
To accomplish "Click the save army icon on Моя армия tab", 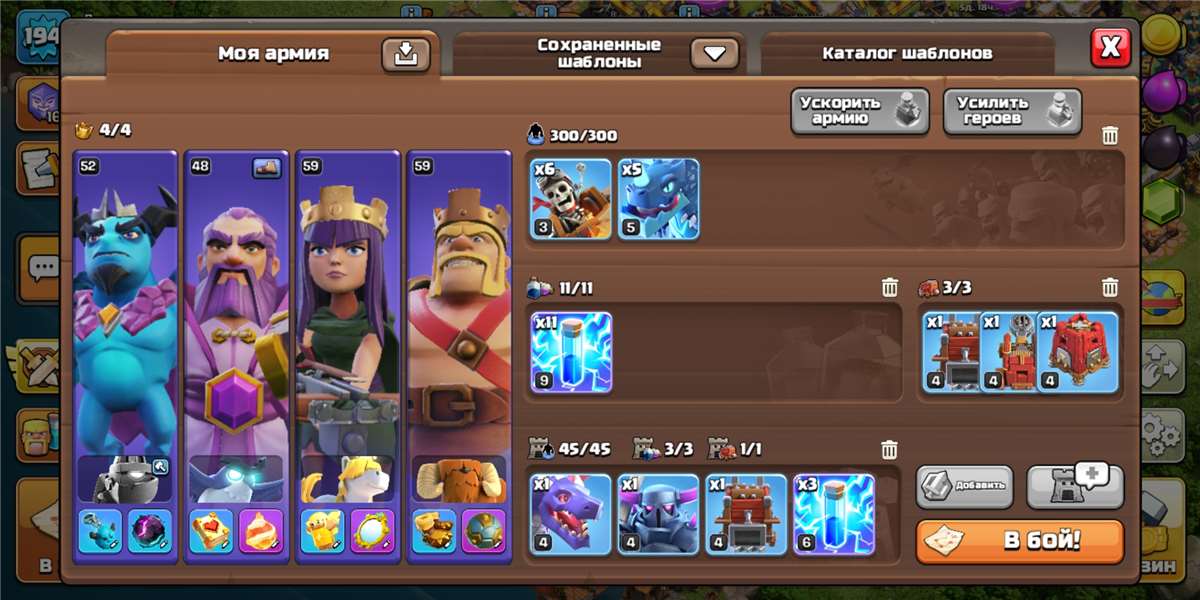I will pyautogui.click(x=405, y=54).
